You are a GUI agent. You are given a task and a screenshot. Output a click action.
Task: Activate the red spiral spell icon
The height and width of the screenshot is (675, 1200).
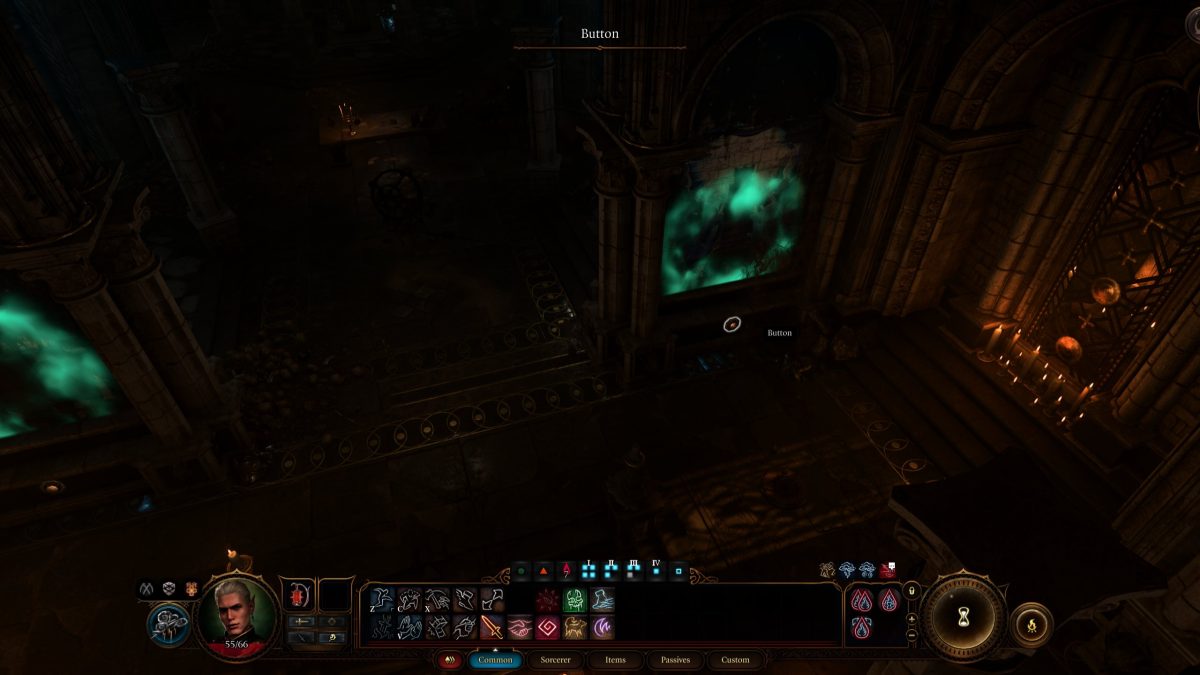[547, 627]
